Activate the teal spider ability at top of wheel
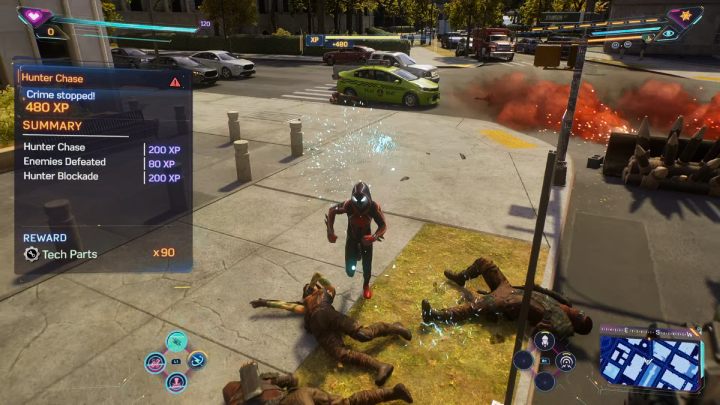Image resolution: width=720 pixels, height=405 pixels. pos(176,341)
